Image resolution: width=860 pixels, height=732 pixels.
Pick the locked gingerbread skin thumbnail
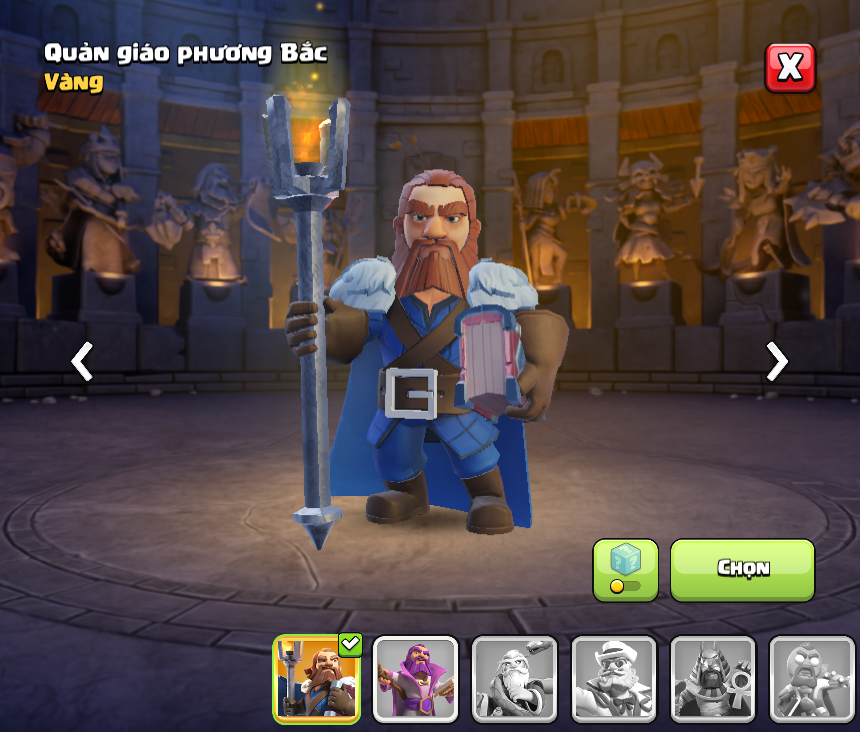(x=810, y=679)
